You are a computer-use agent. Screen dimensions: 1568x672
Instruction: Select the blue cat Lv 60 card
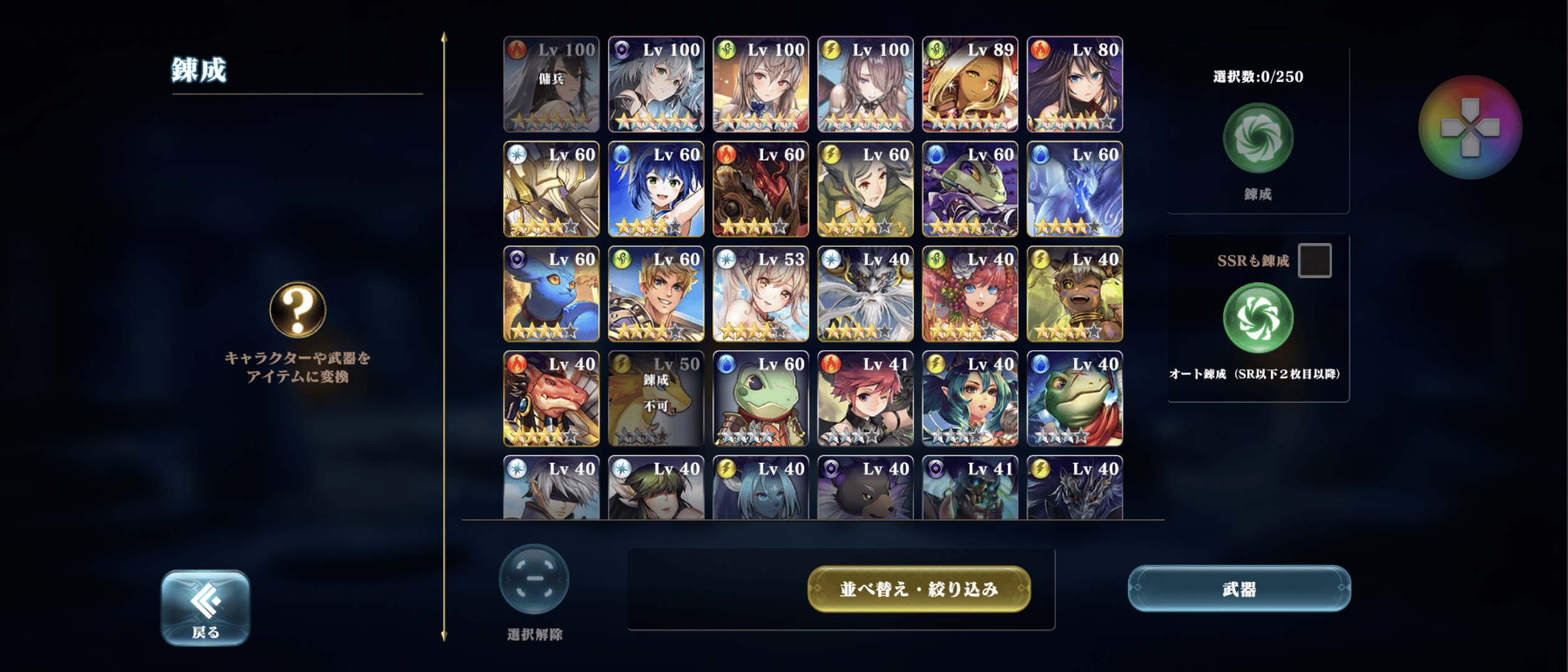[x=551, y=294]
